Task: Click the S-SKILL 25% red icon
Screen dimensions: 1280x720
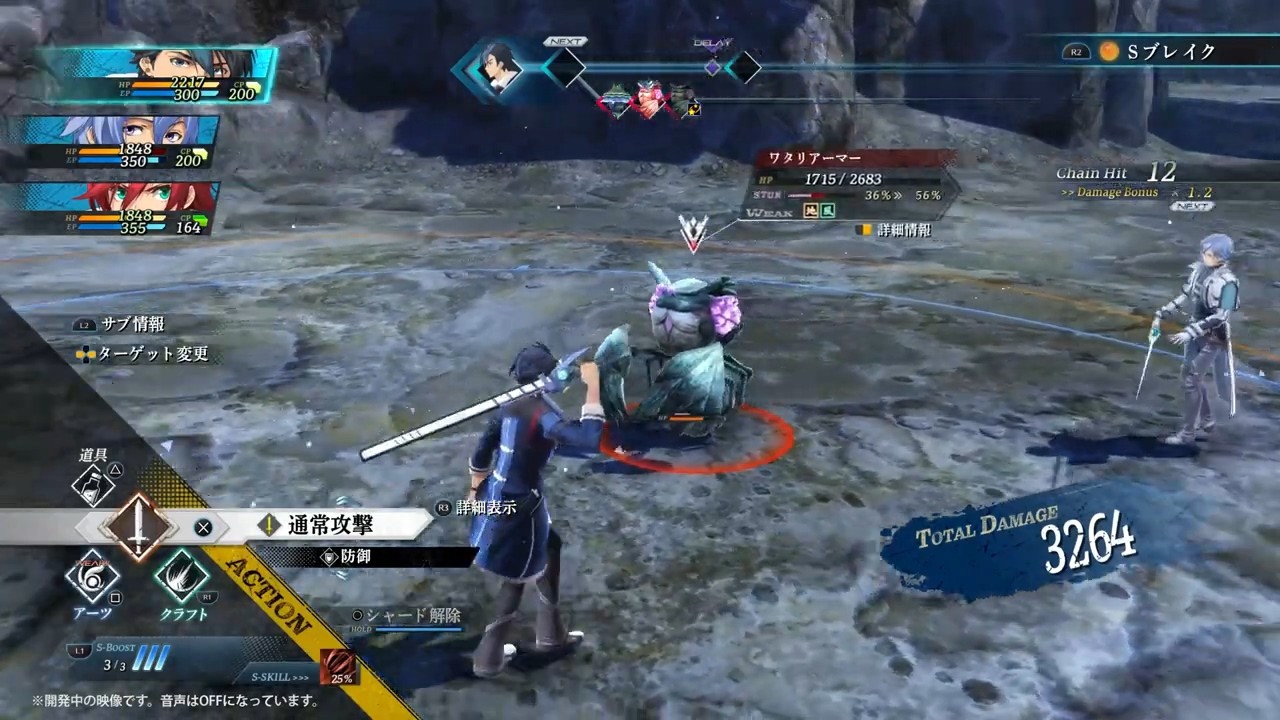Action: click(x=338, y=666)
